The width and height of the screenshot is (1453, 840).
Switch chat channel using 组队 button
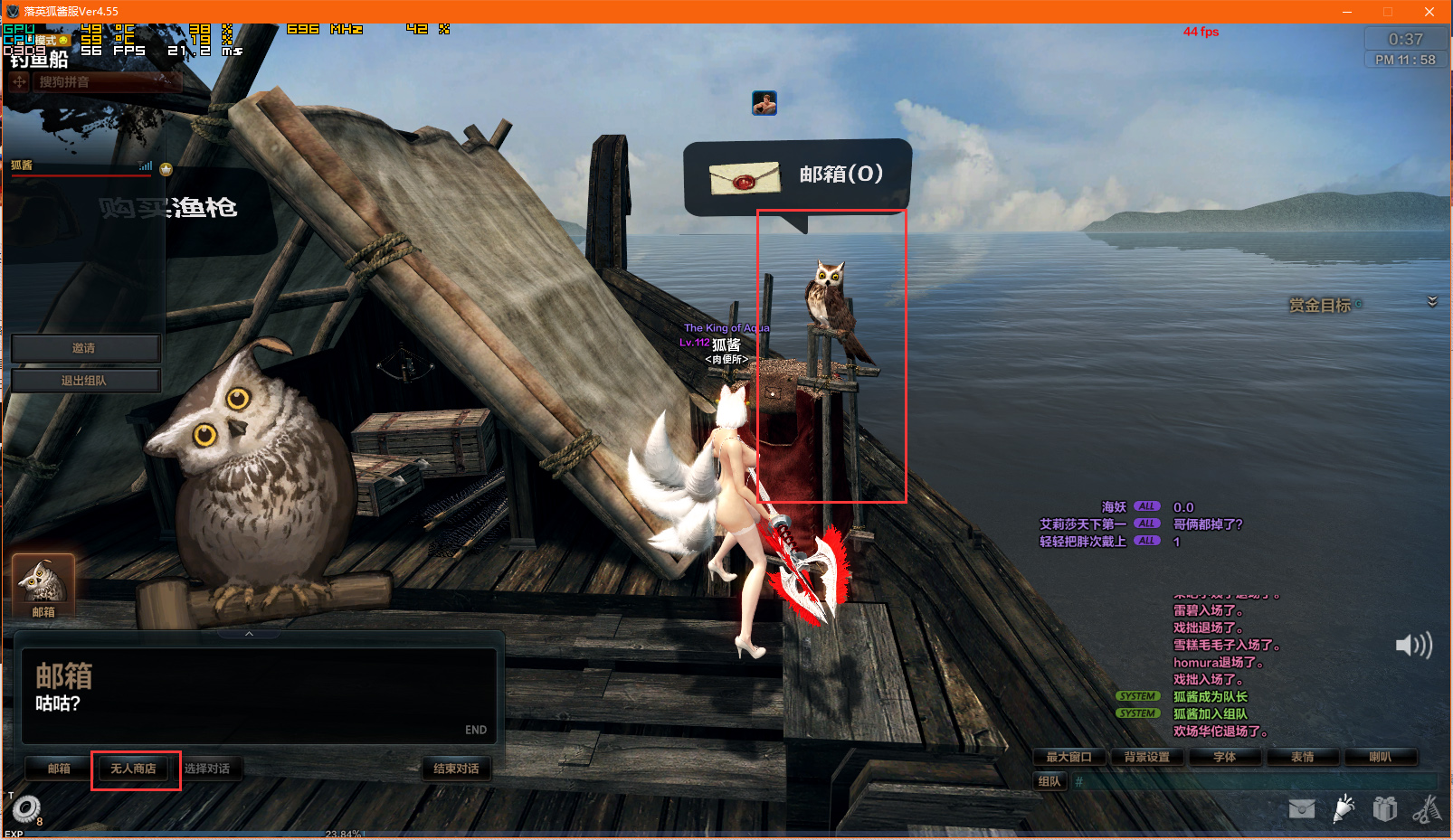click(1049, 781)
